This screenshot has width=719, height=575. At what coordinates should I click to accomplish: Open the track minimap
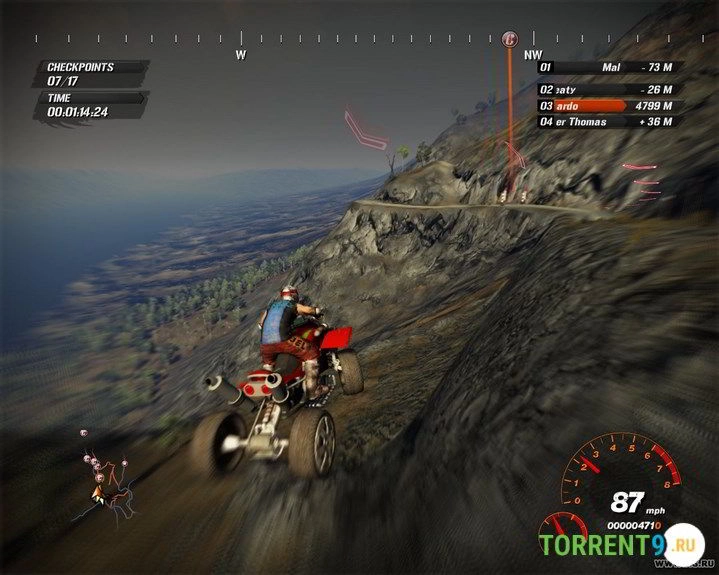pos(106,477)
